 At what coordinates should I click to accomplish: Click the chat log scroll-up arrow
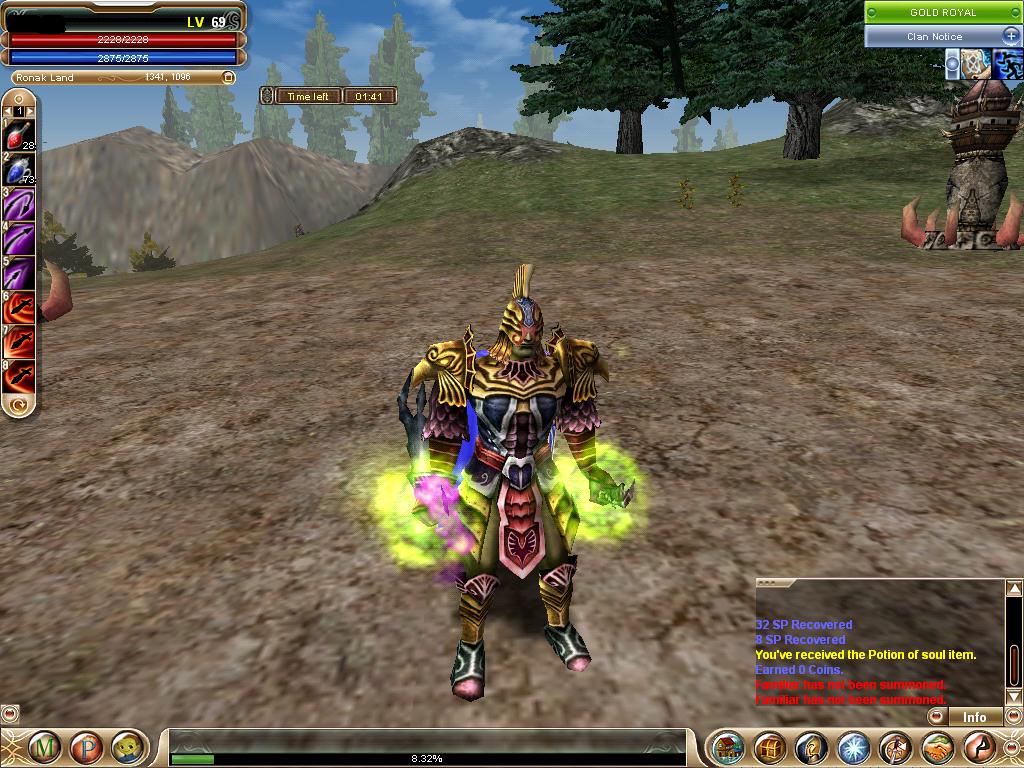[1014, 589]
